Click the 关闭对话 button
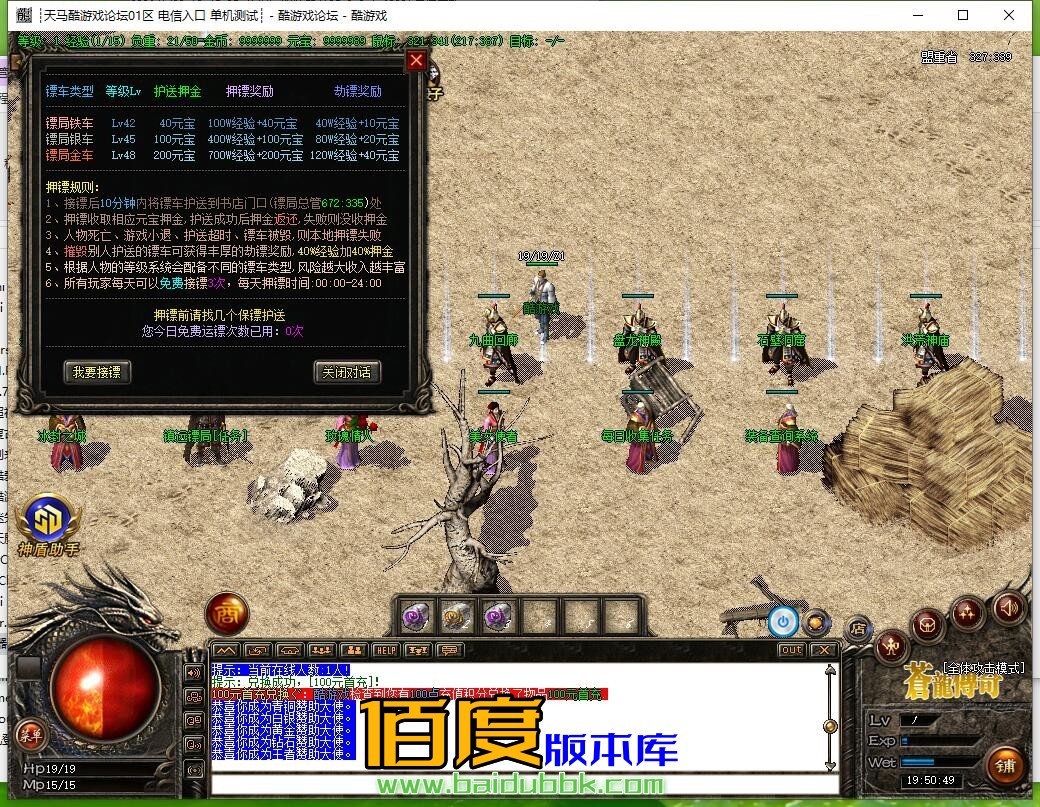The image size is (1040, 807). point(347,372)
